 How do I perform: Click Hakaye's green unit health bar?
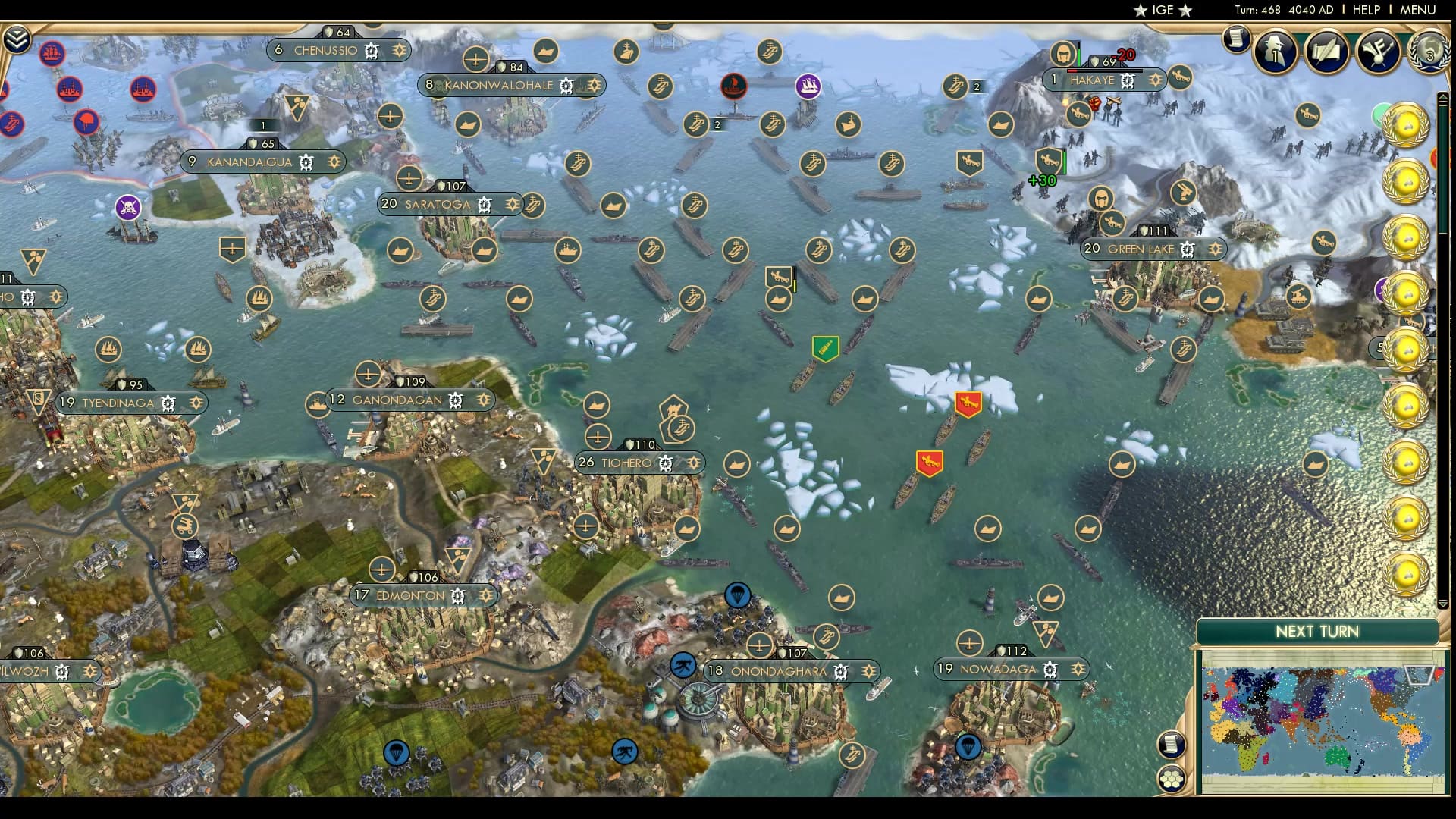pyautogui.click(x=1079, y=57)
